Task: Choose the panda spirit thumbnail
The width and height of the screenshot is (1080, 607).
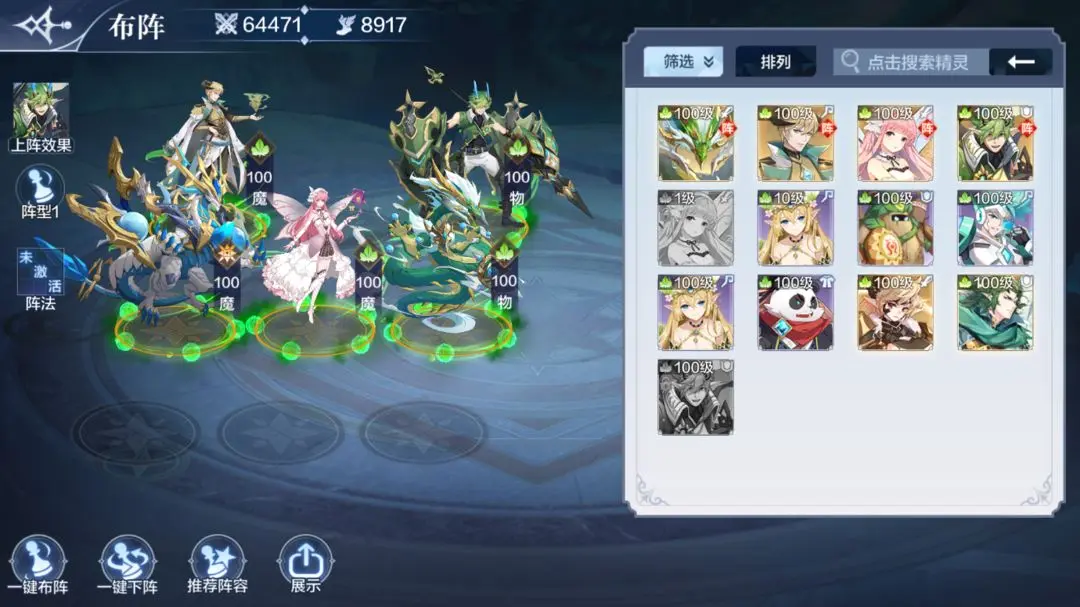Action: [x=795, y=312]
